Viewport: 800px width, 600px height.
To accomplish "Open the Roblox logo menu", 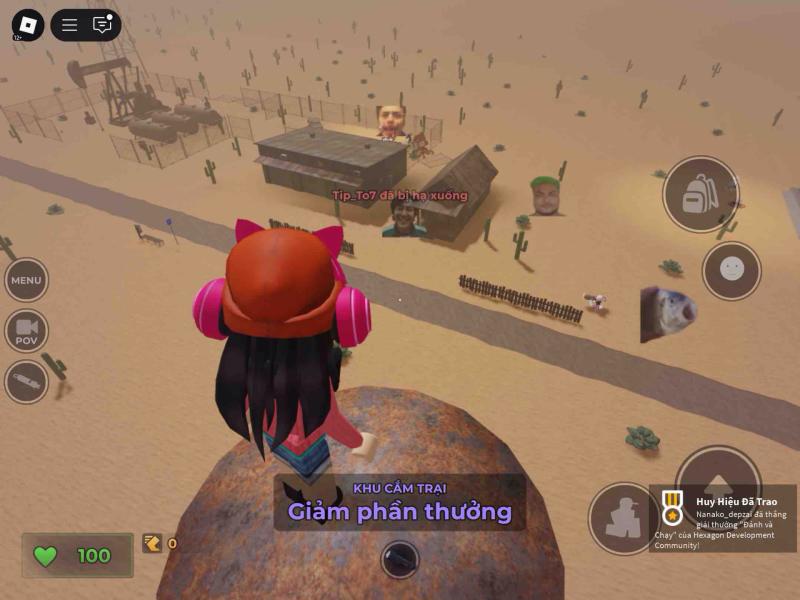I will [x=27, y=25].
